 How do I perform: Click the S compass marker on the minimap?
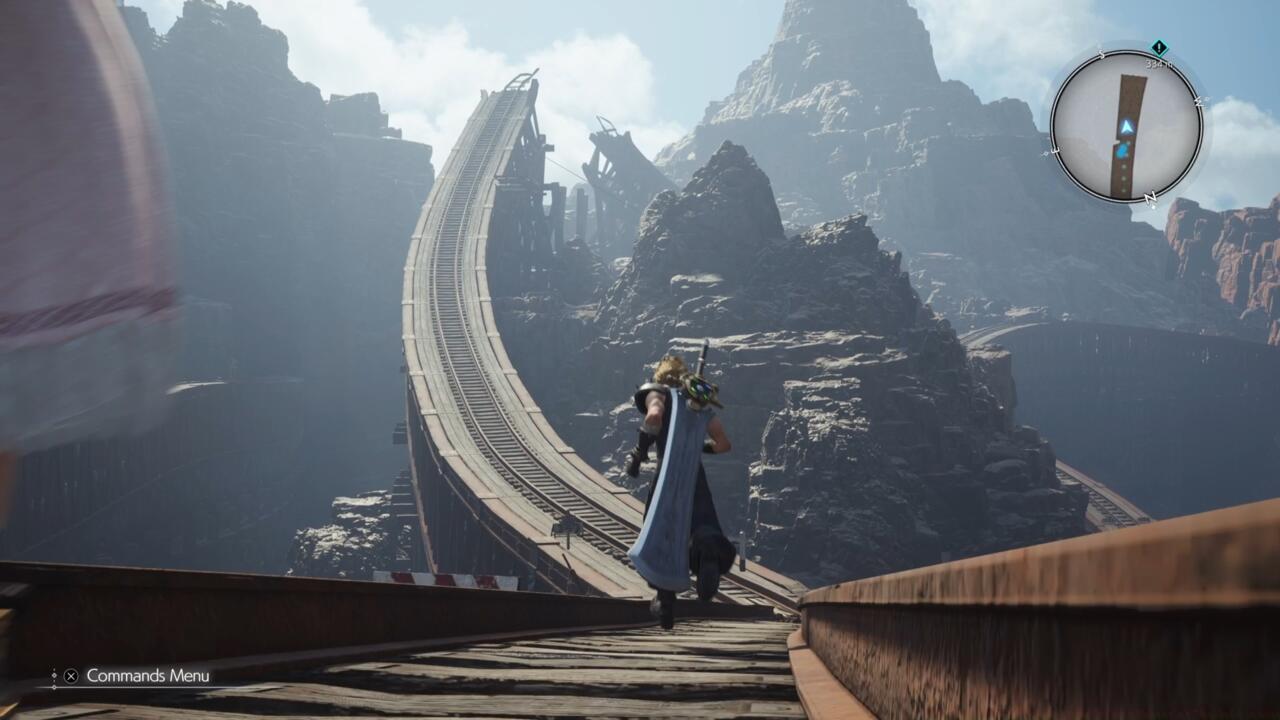tap(1101, 52)
